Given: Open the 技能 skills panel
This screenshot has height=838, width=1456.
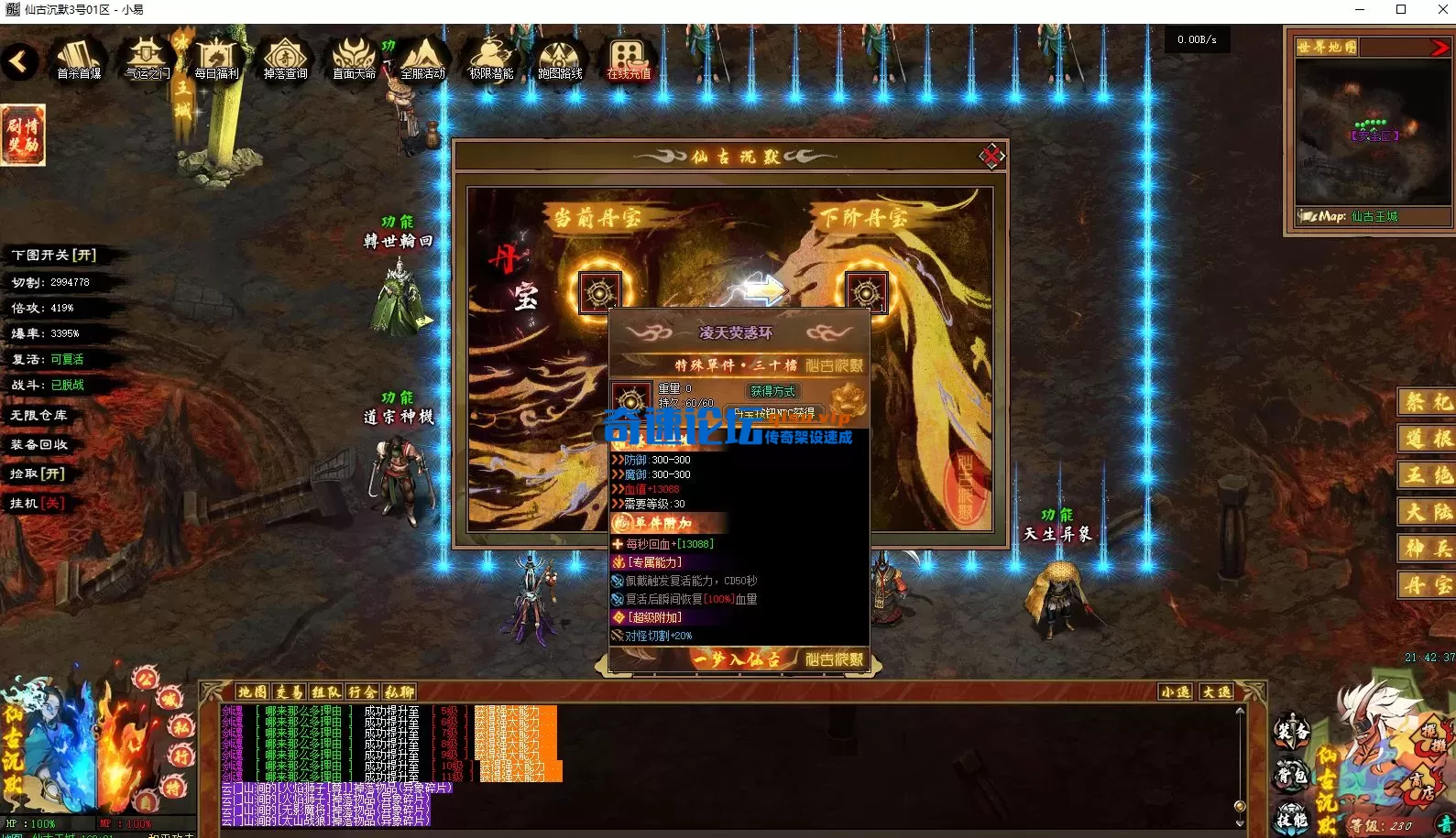Looking at the screenshot, I should tap(1292, 819).
